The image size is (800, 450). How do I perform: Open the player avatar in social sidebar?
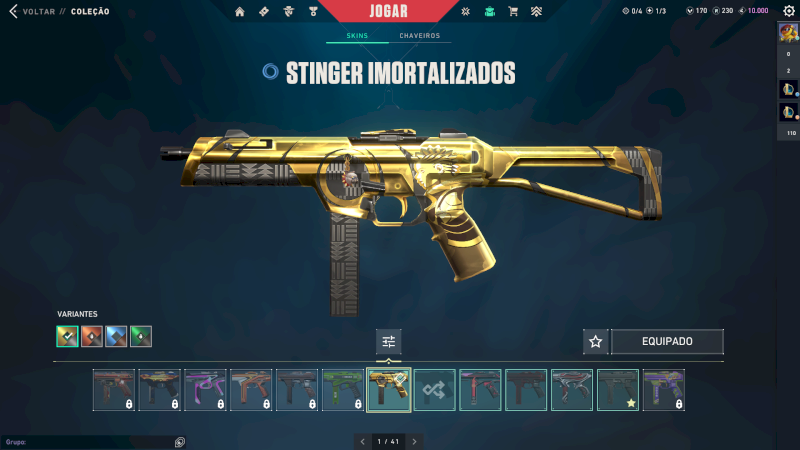coord(788,32)
